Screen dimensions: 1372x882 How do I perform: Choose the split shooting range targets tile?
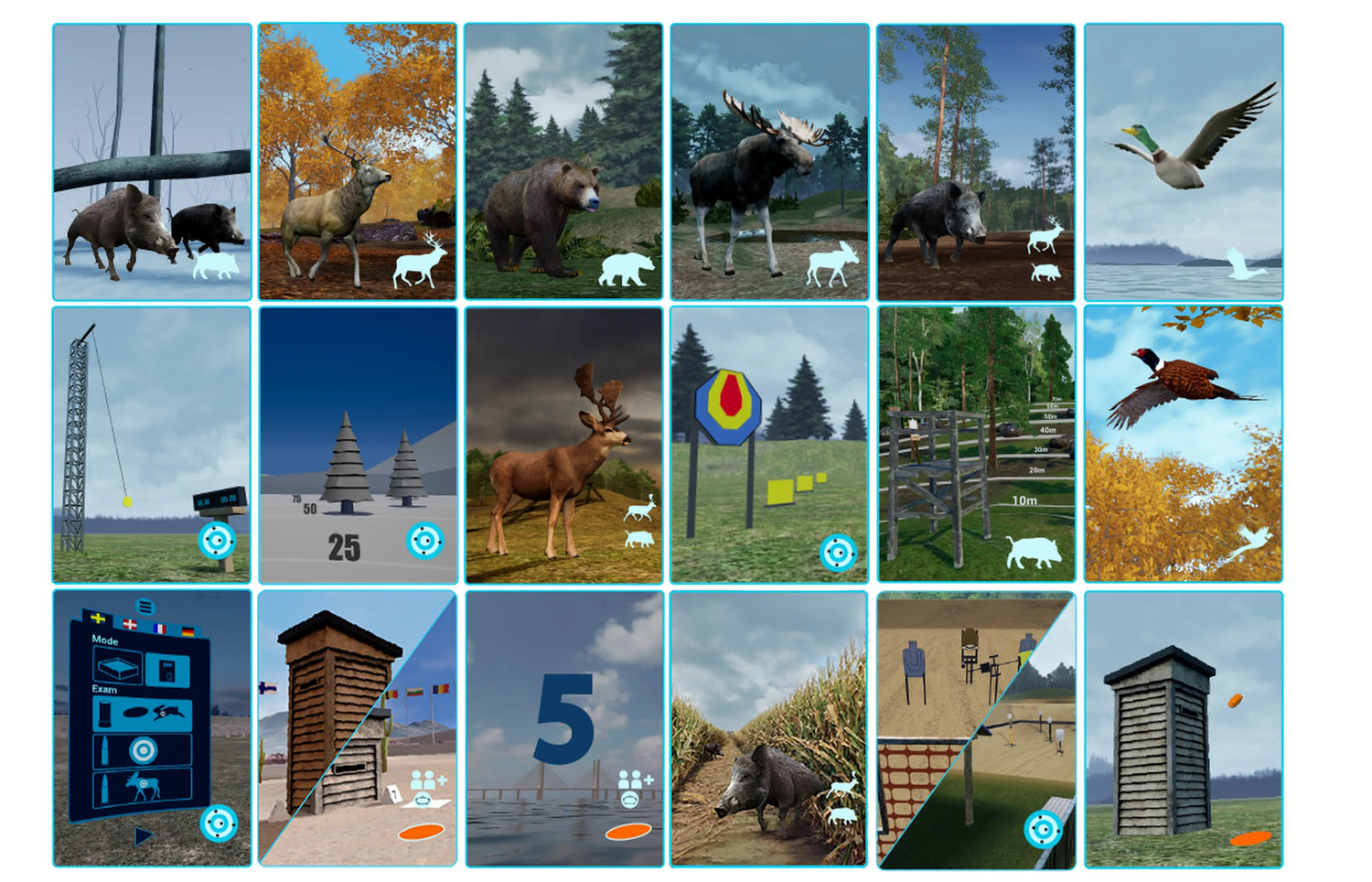(976, 728)
